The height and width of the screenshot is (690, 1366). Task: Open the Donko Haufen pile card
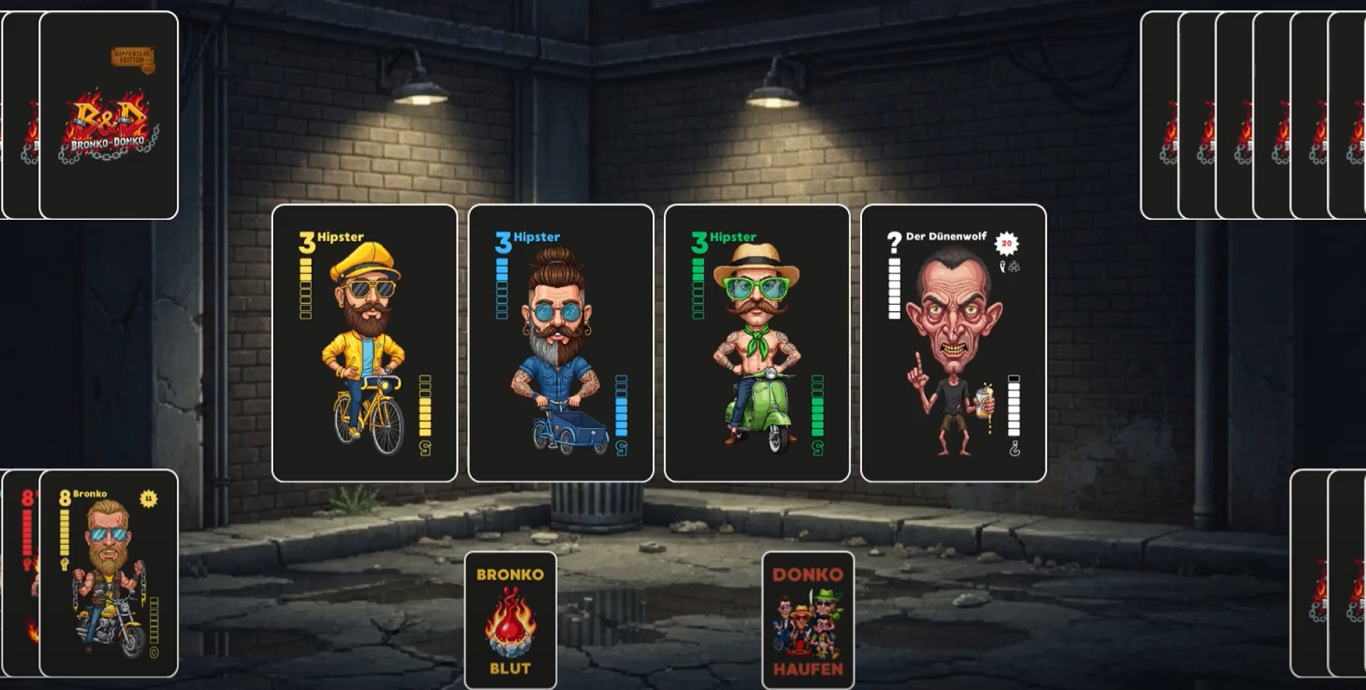(x=808, y=620)
